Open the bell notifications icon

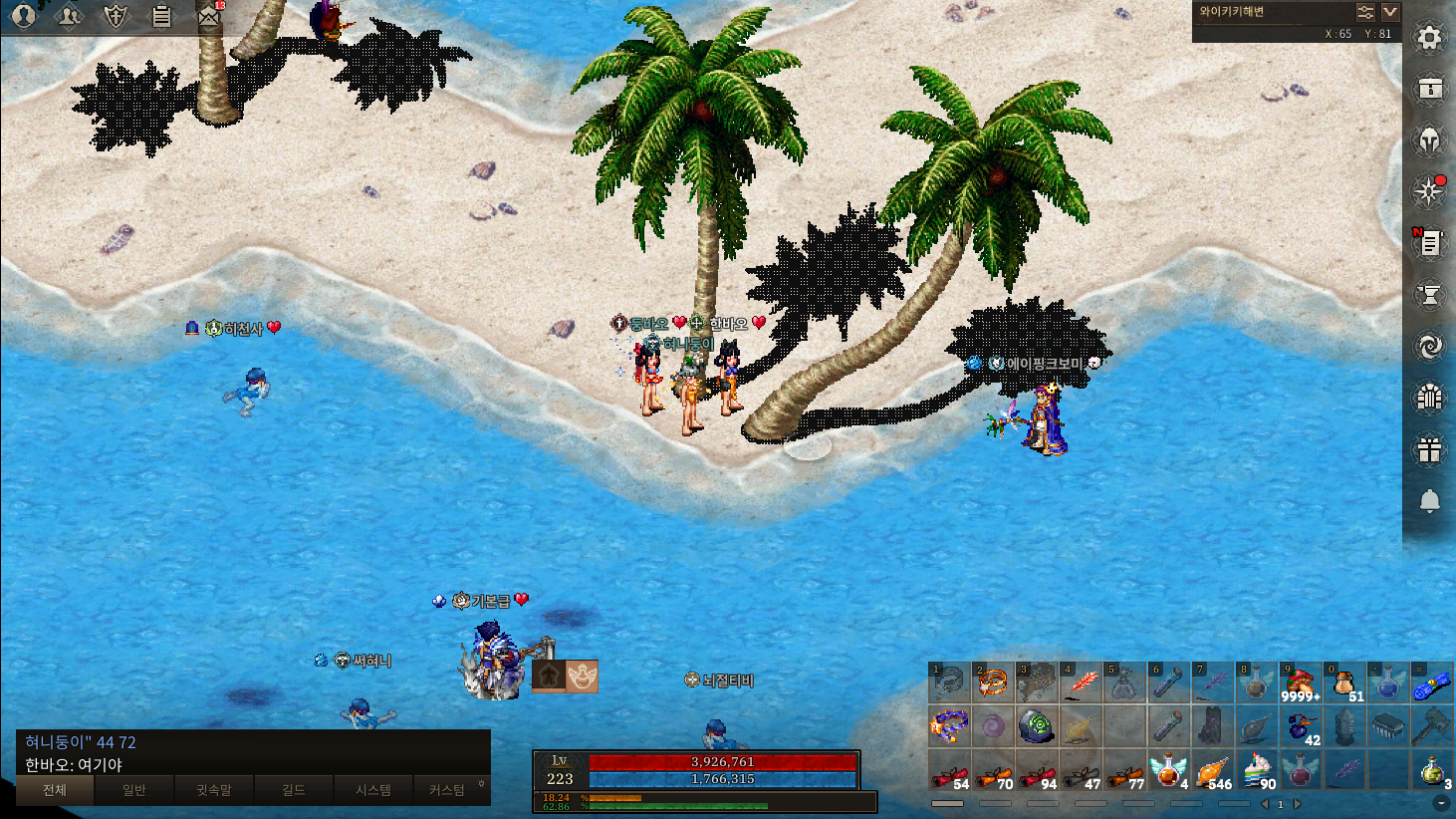[x=1429, y=501]
